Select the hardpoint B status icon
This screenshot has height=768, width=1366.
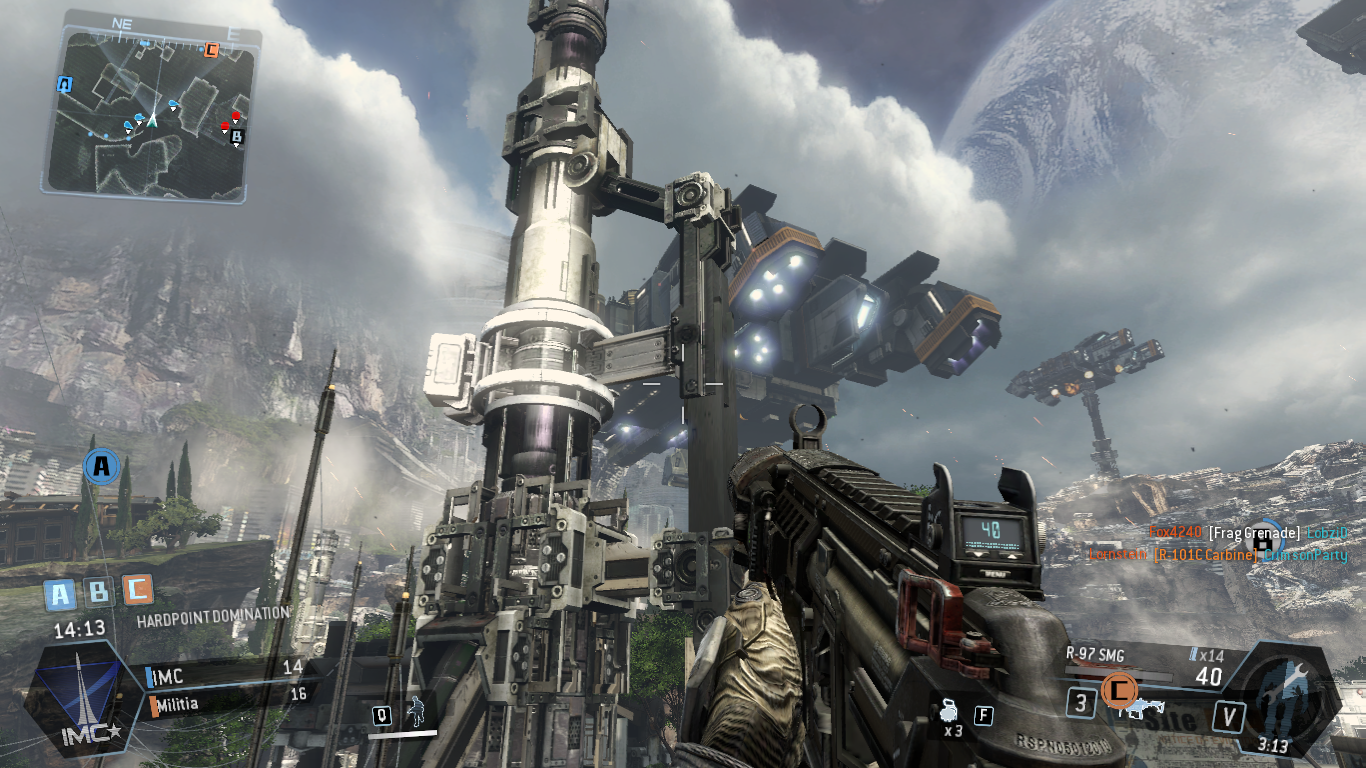[x=98, y=594]
